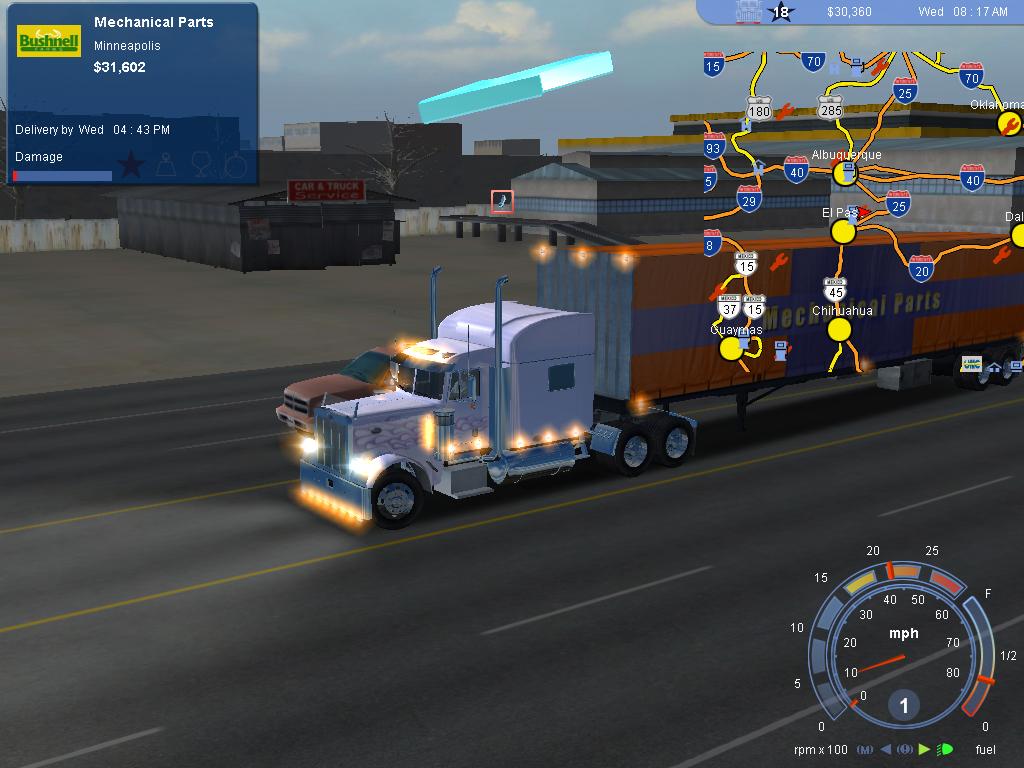Image resolution: width=1024 pixels, height=768 pixels.
Task: Click the Bushnell company logo
Action: (49, 41)
